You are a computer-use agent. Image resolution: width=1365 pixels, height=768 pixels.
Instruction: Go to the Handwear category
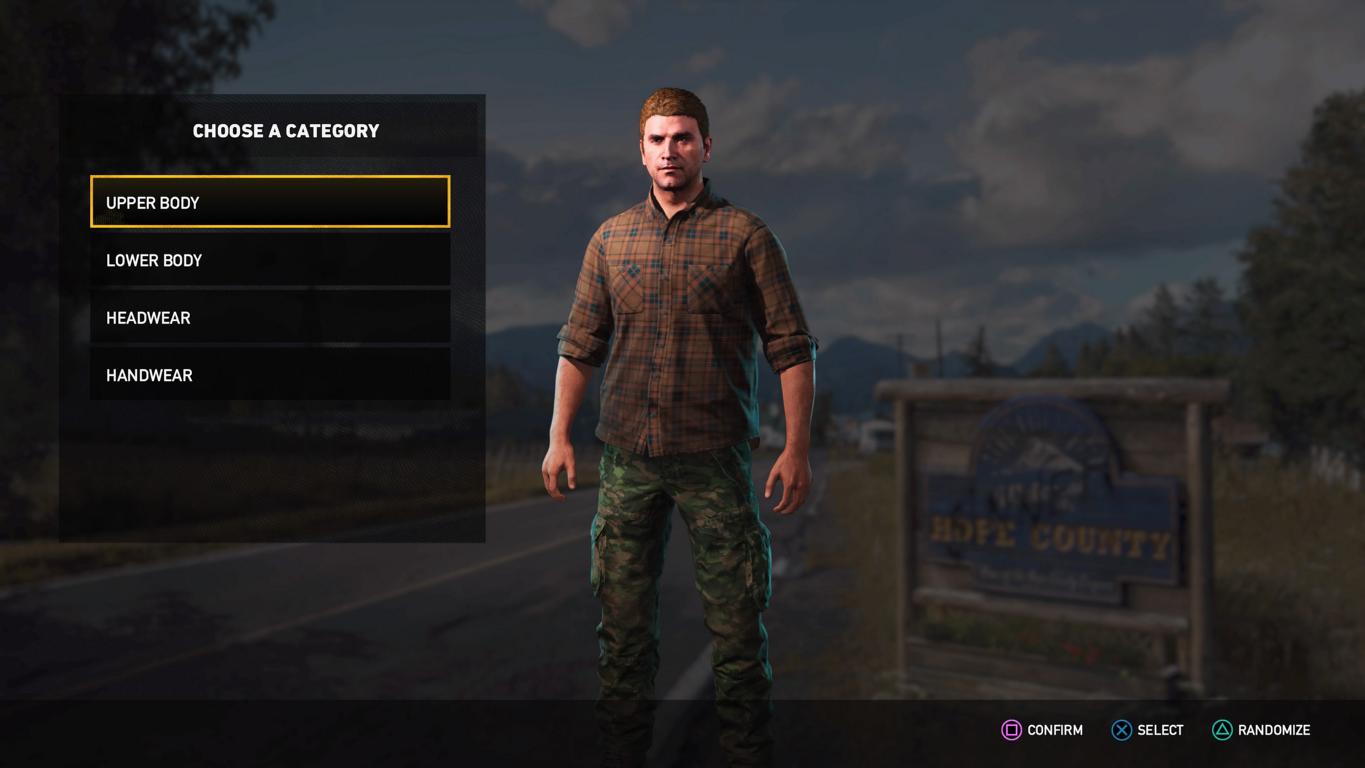270,375
